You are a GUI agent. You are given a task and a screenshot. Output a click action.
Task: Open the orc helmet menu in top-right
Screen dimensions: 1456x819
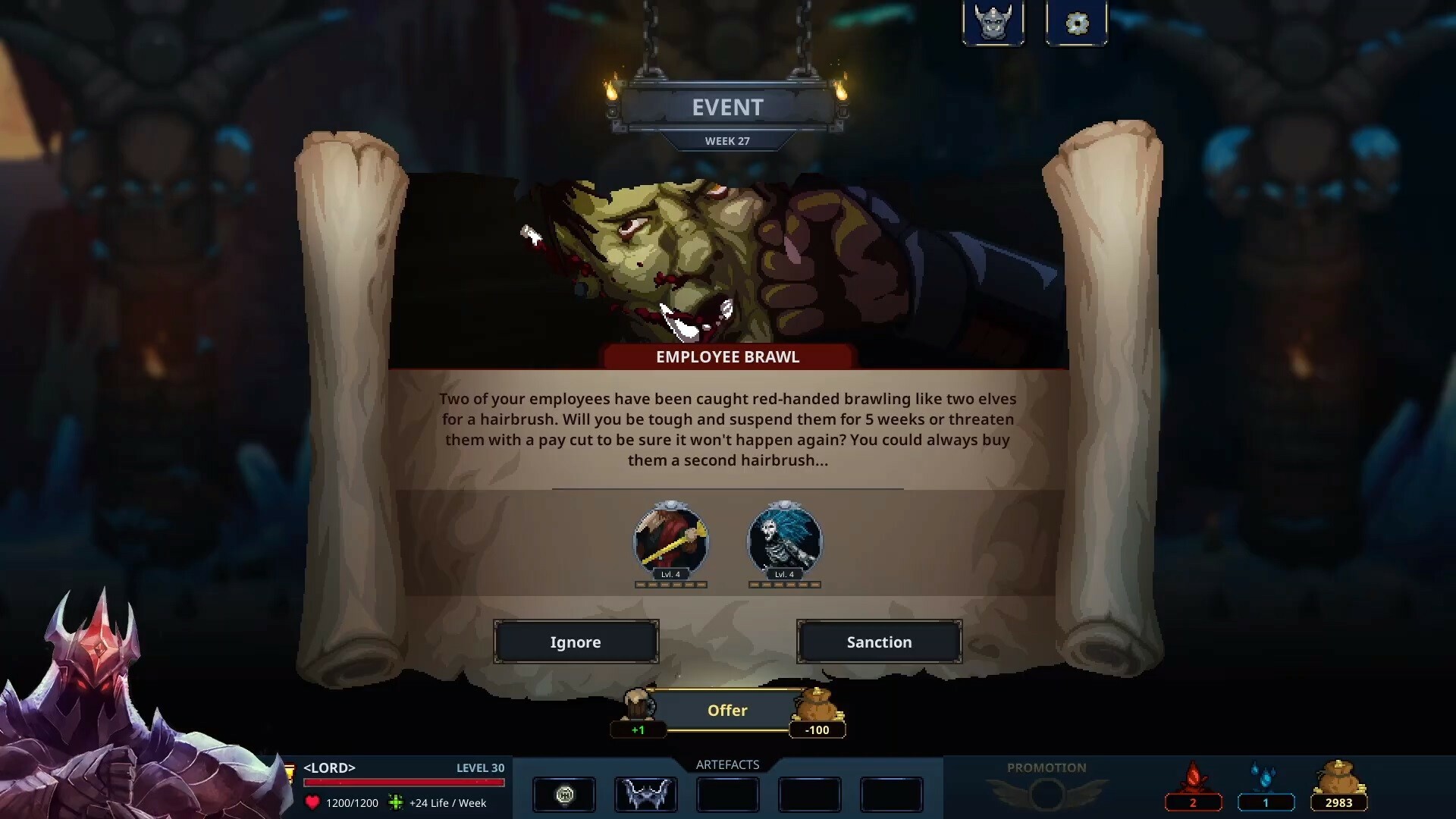pos(993,22)
